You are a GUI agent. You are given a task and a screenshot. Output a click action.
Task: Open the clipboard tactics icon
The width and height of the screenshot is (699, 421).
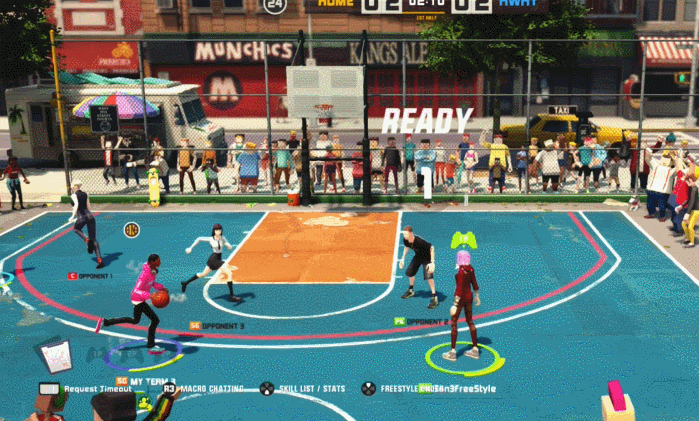tap(56, 354)
